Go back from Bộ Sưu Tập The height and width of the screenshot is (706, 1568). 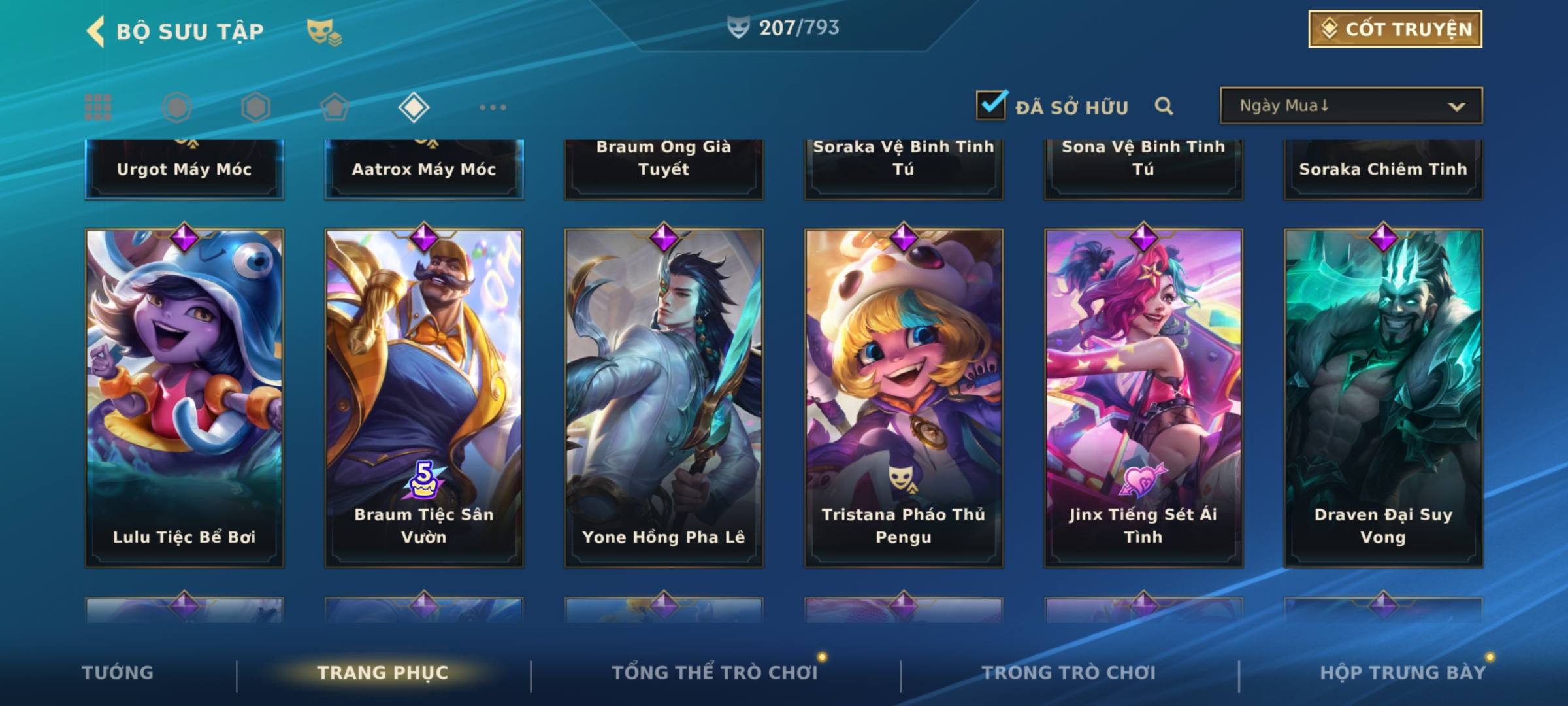(97, 31)
